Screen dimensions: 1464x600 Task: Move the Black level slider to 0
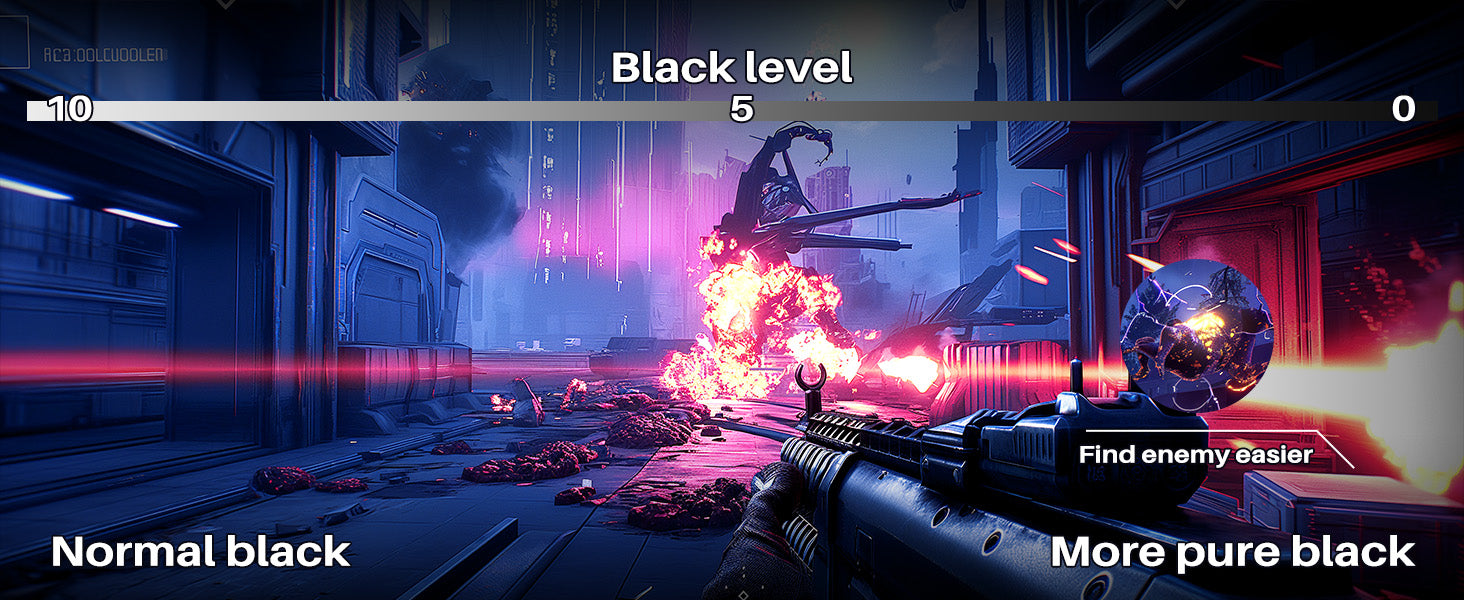(x=1403, y=110)
